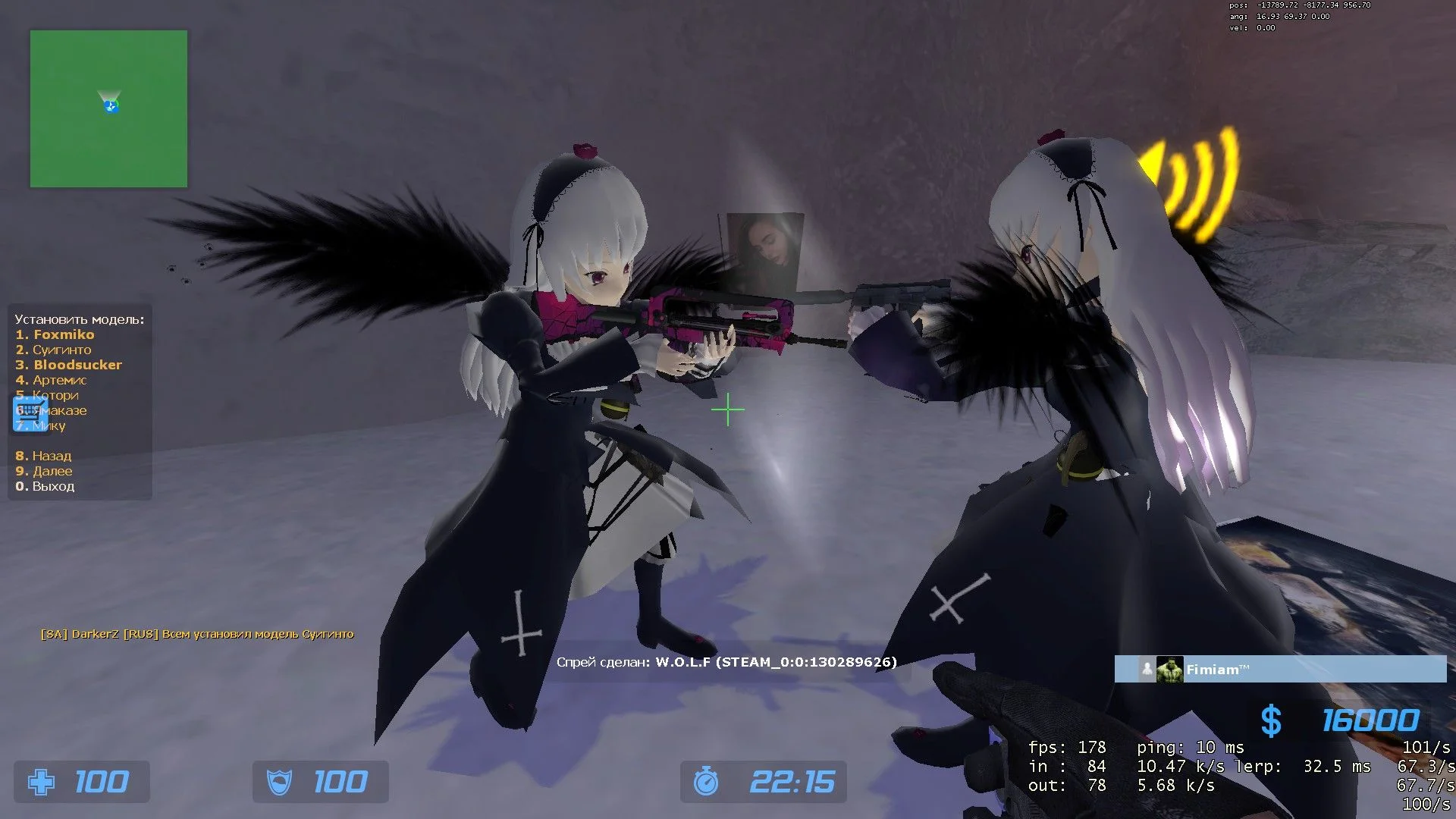
Task: Click the green radar minimap
Action: (108, 108)
